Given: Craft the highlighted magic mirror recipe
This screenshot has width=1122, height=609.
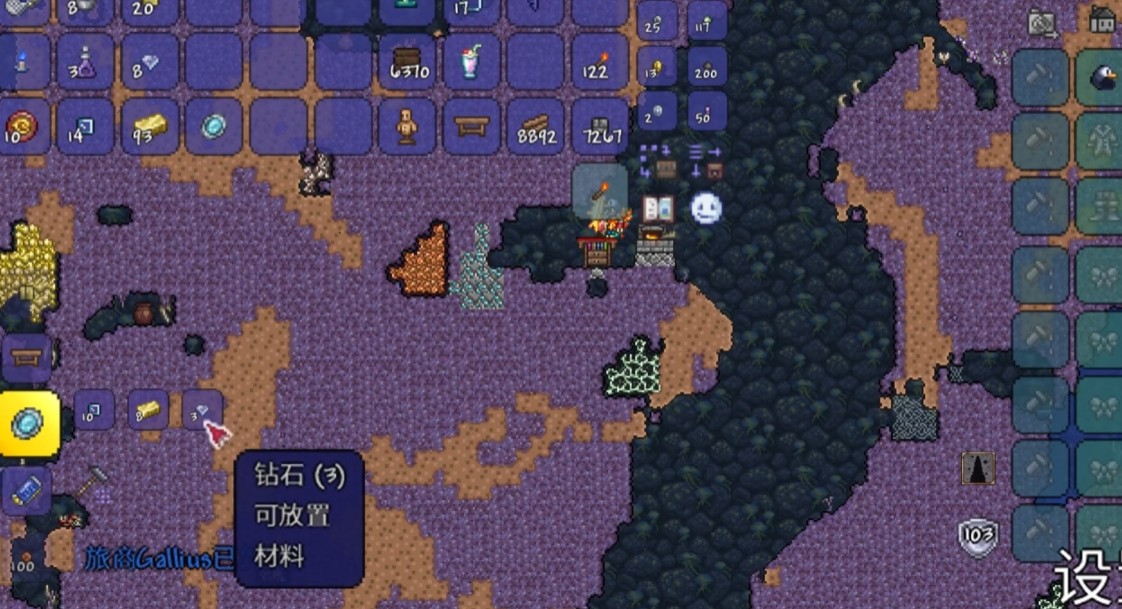Looking at the screenshot, I should click(x=28, y=424).
